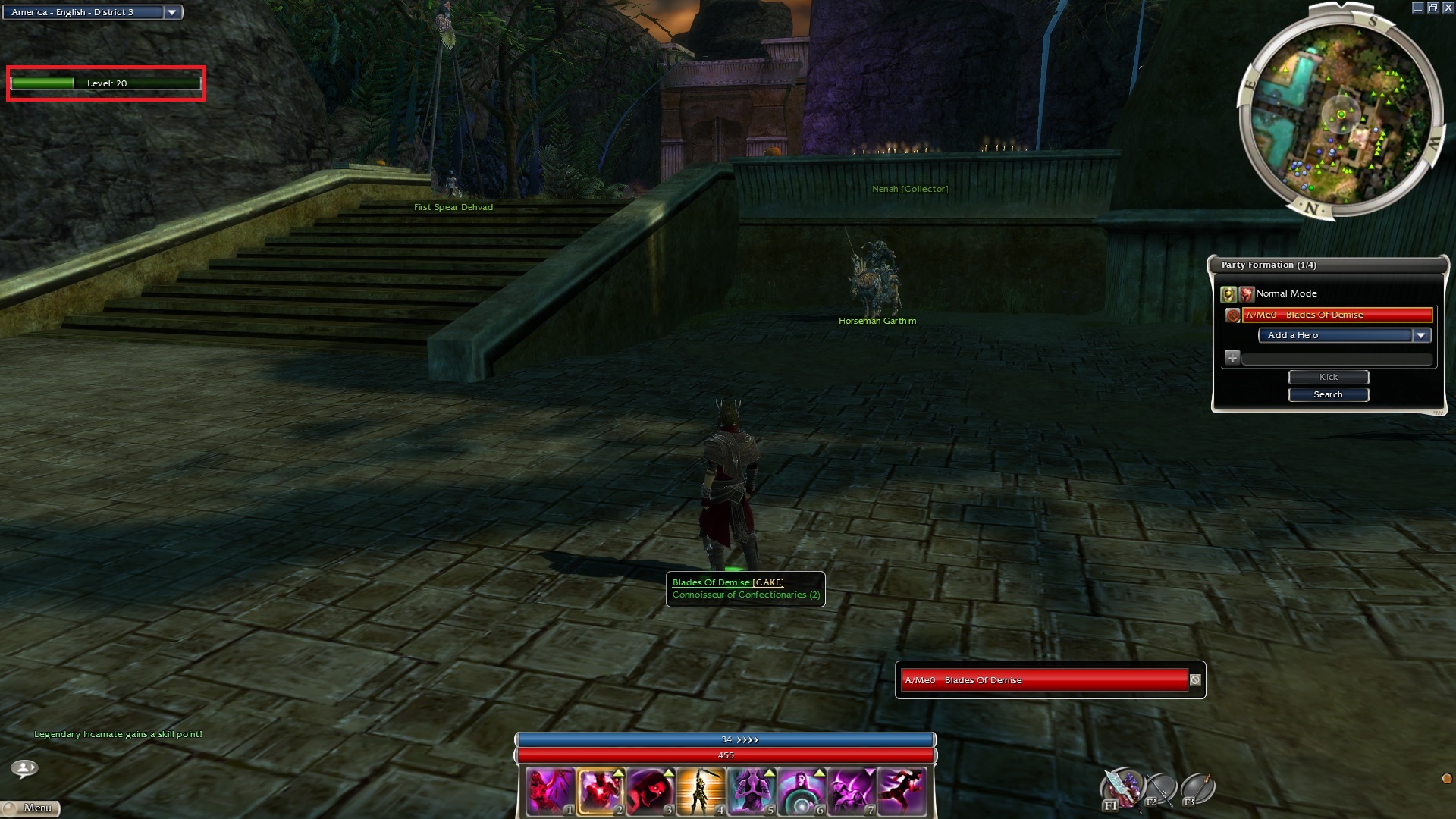Toggle the red Hard Mode helmet icon
The width and height of the screenshot is (1456, 819).
tap(1246, 293)
